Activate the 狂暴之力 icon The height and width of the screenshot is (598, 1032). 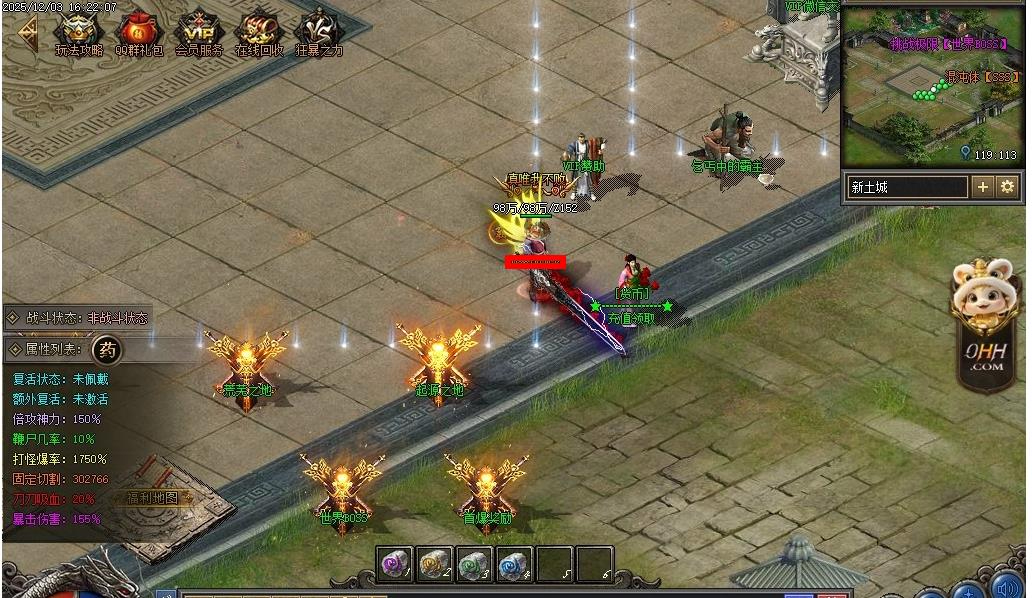[318, 32]
